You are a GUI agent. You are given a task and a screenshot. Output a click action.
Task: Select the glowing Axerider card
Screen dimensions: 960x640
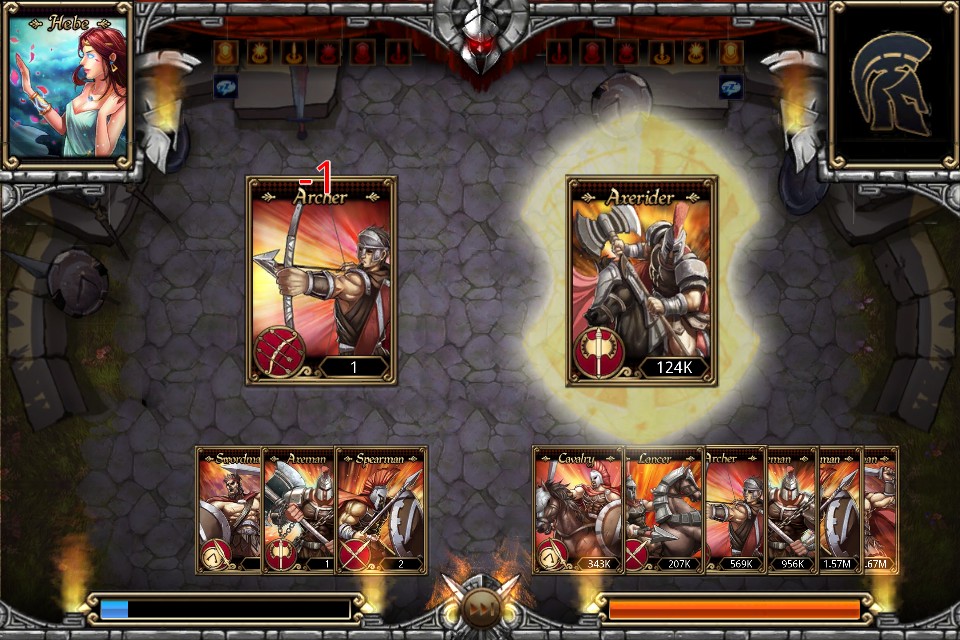[642, 281]
